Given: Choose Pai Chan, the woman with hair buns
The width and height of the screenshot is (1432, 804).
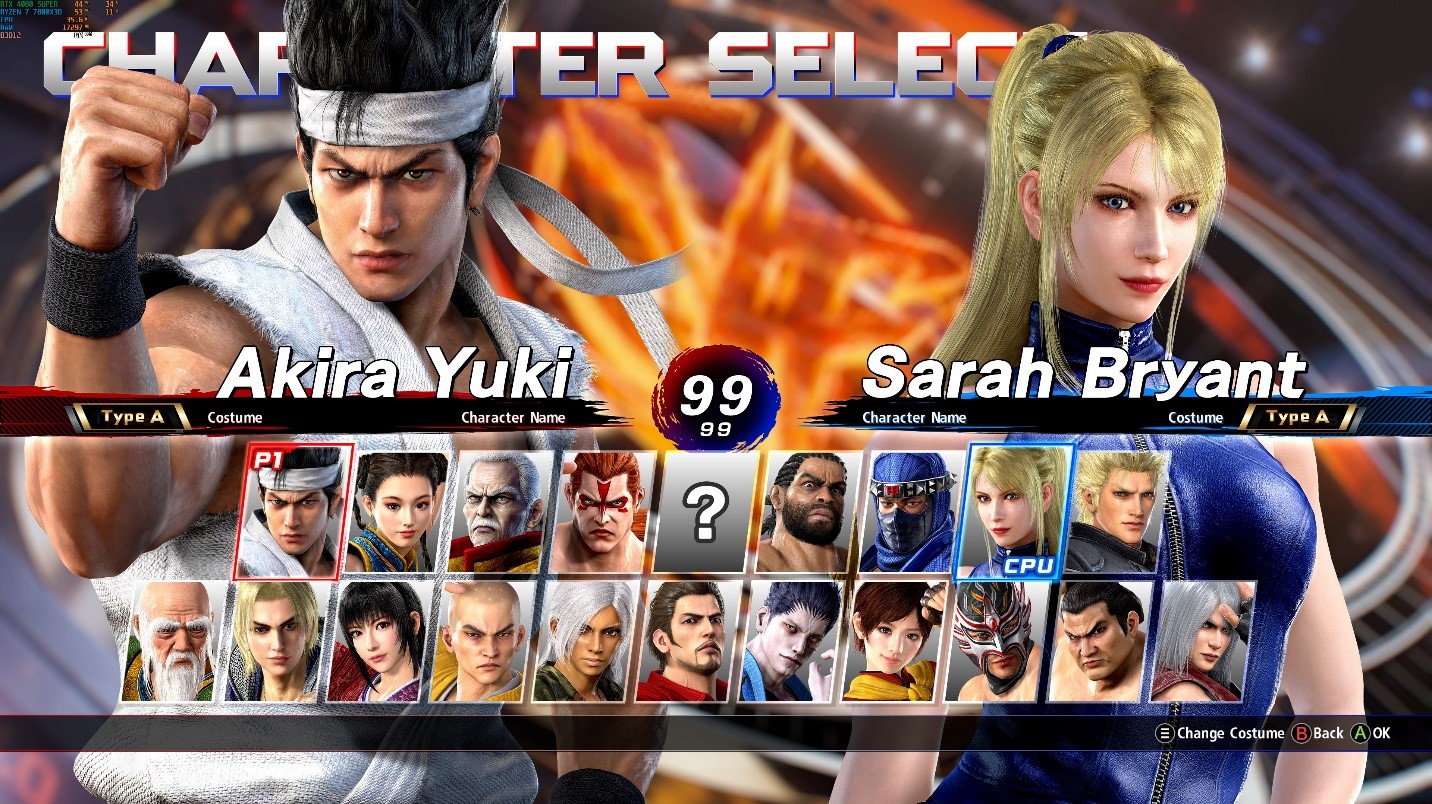Looking at the screenshot, I should (x=397, y=512).
